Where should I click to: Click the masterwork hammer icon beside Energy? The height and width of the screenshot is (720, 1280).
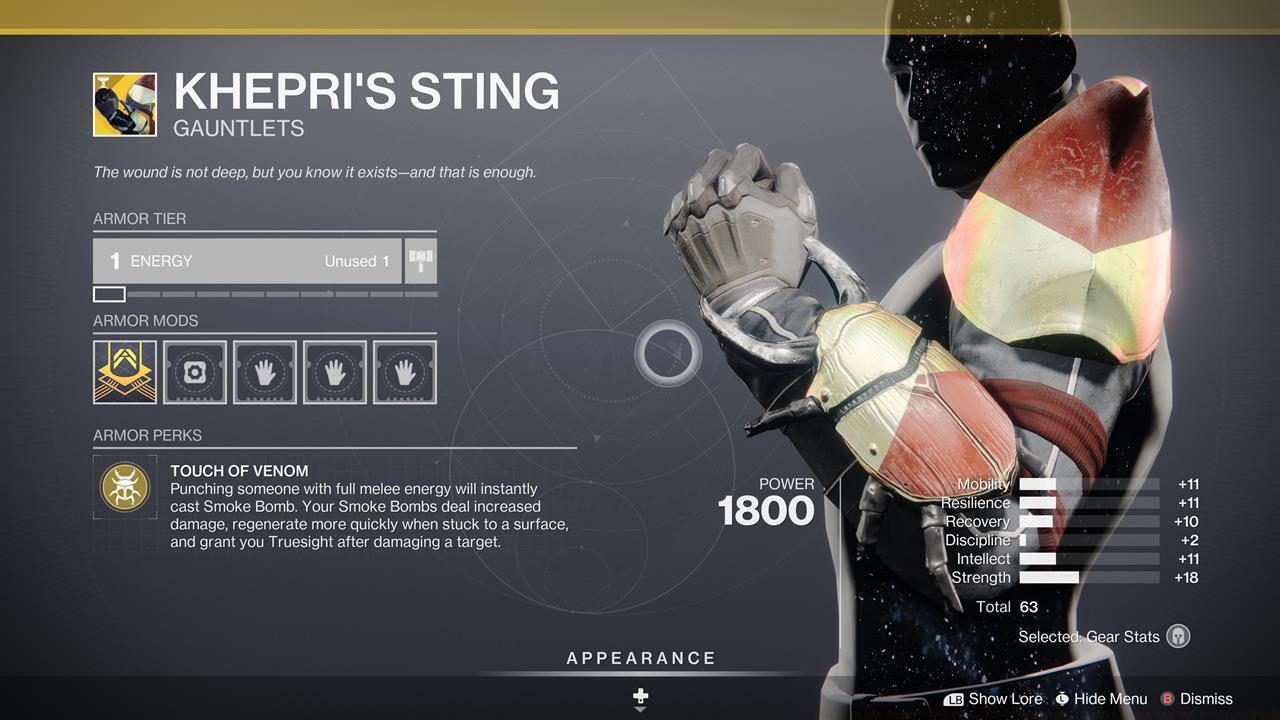coord(419,260)
